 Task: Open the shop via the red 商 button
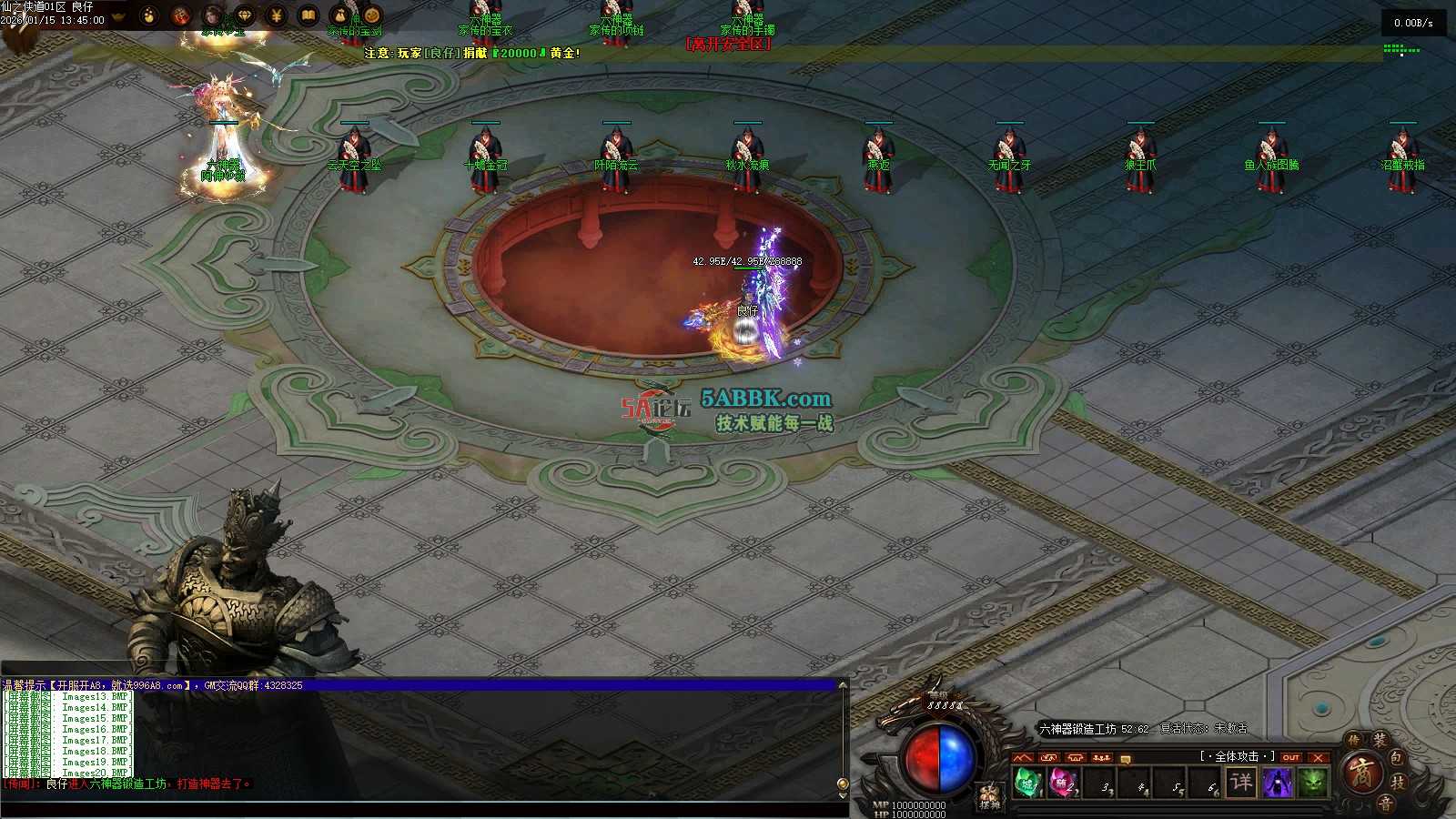point(1362,776)
